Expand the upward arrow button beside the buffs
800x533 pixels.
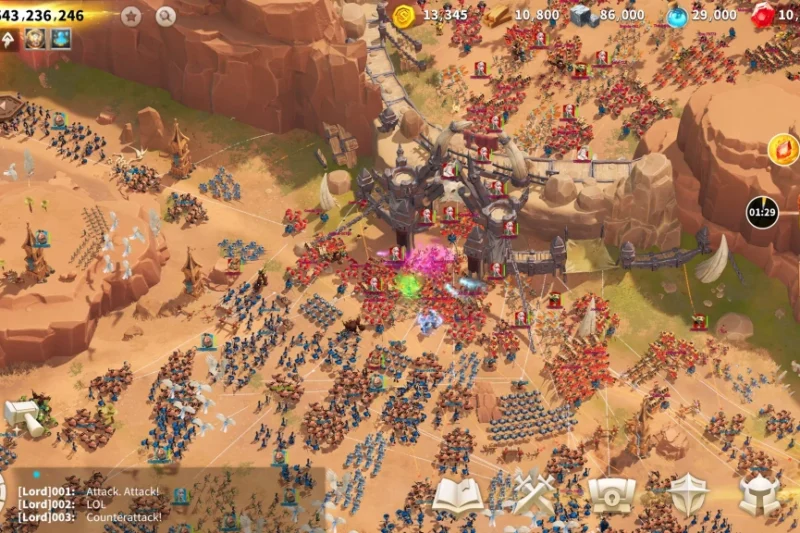click(9, 39)
